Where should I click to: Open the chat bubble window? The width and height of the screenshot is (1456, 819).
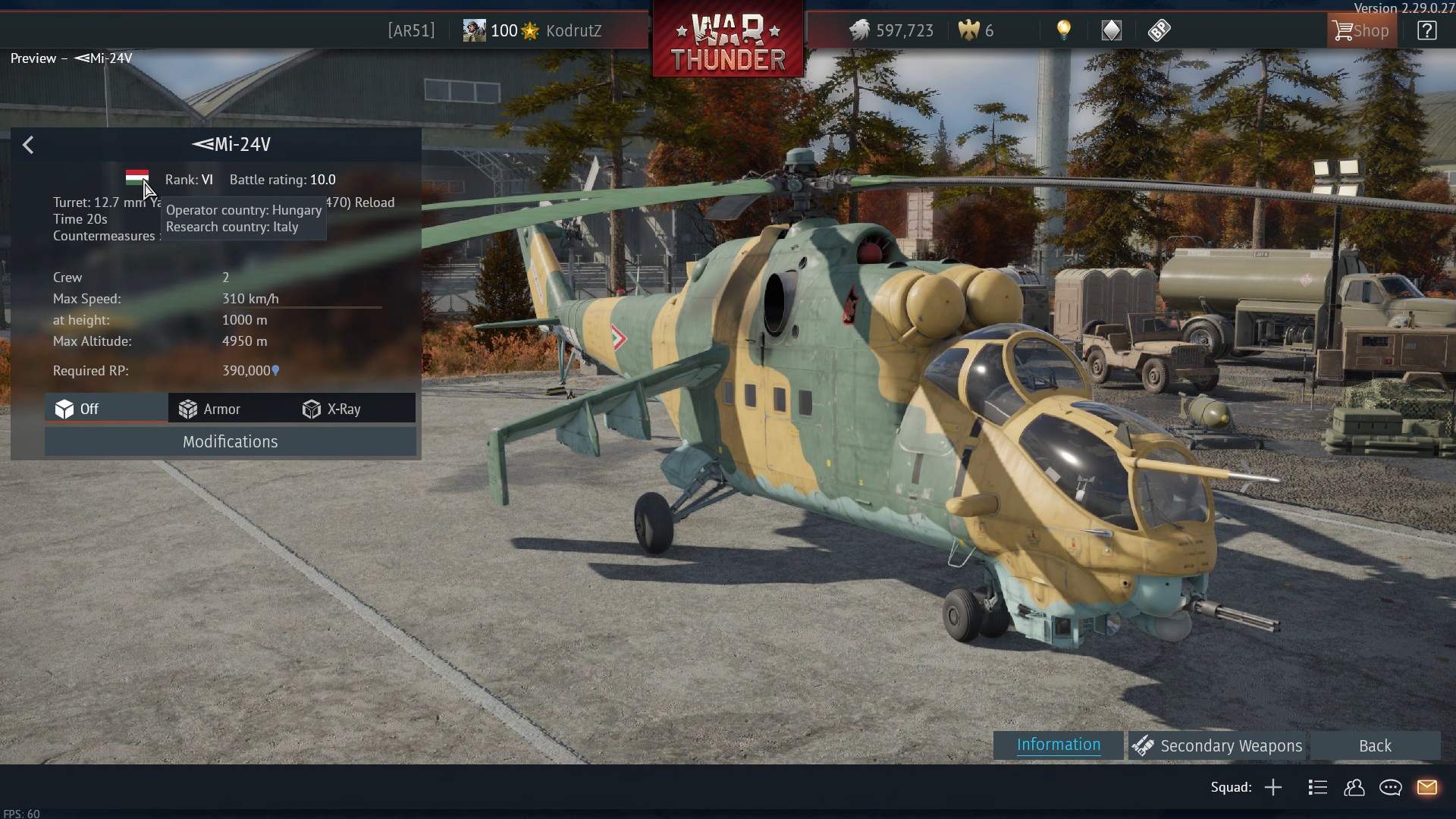point(1390,787)
